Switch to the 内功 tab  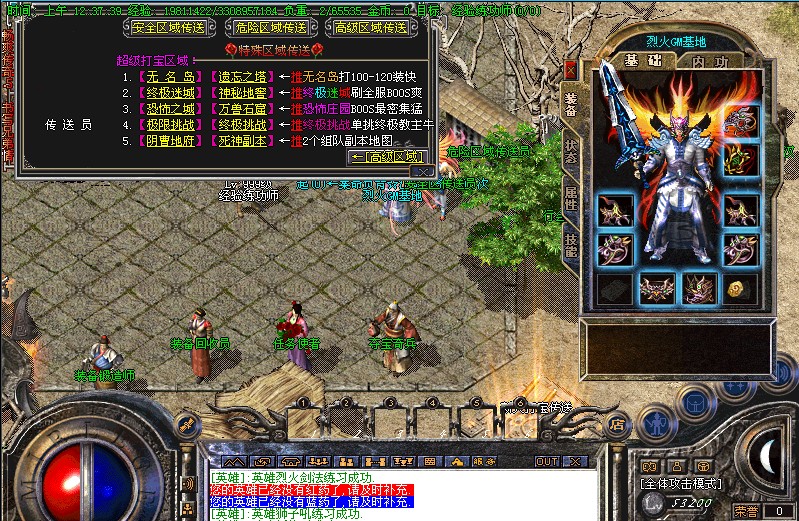(710, 62)
